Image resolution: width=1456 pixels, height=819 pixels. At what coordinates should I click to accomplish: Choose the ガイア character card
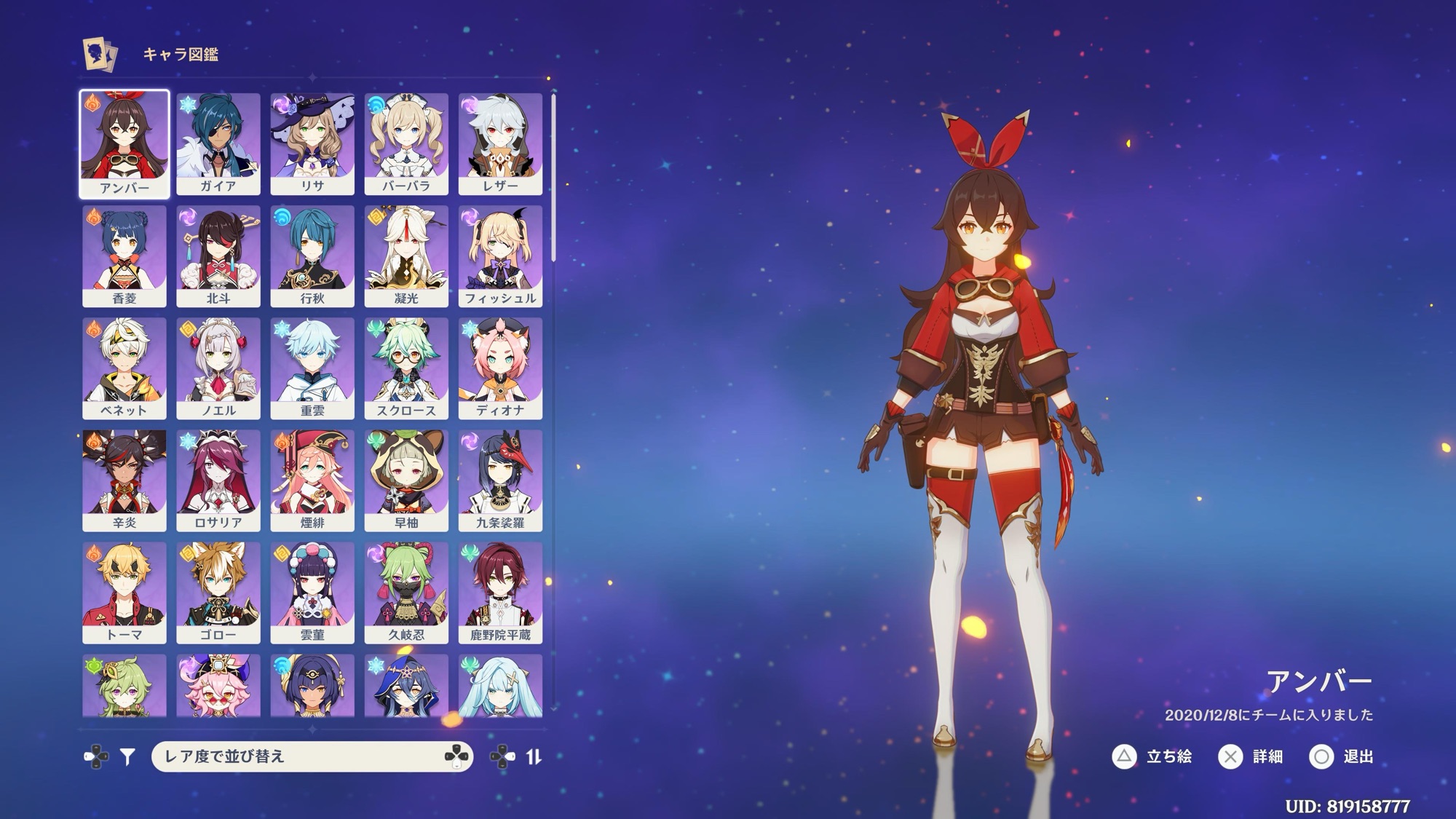218,143
